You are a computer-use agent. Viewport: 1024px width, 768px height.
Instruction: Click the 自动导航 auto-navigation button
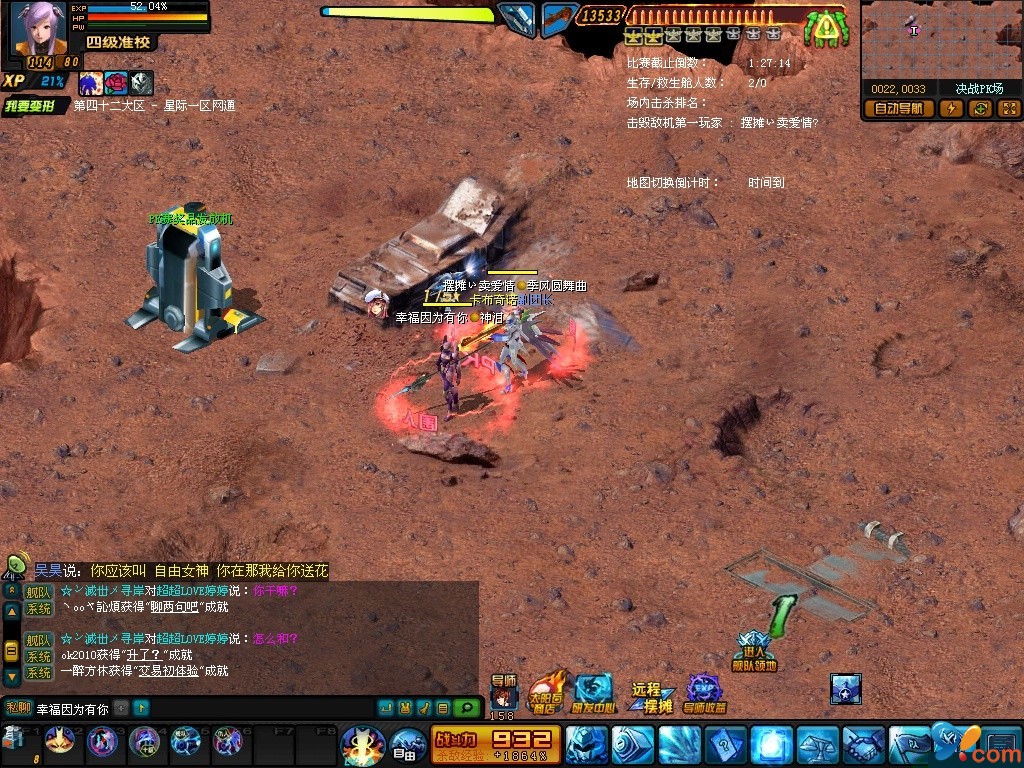tap(899, 109)
